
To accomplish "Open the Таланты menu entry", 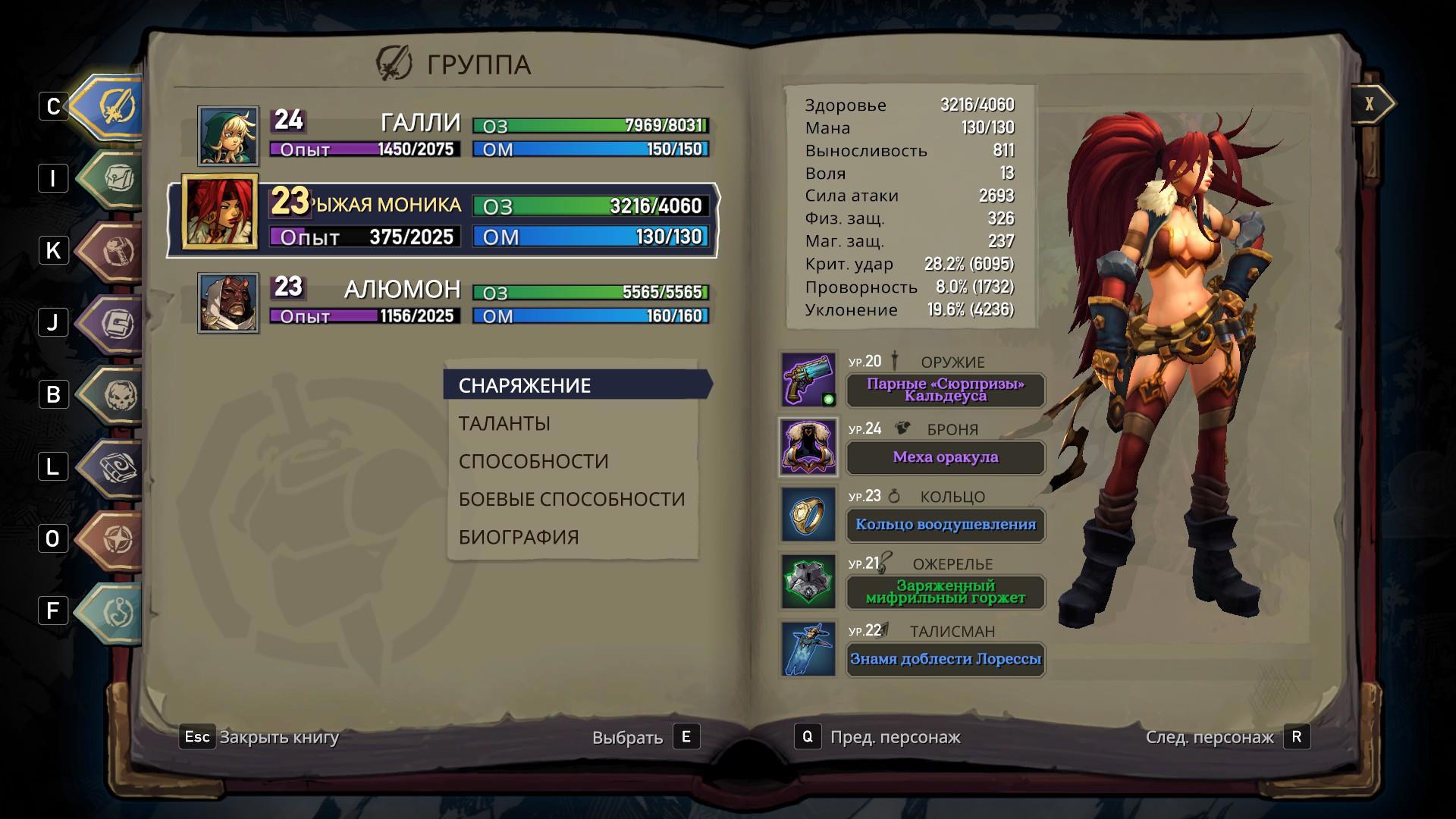I will pyautogui.click(x=504, y=423).
